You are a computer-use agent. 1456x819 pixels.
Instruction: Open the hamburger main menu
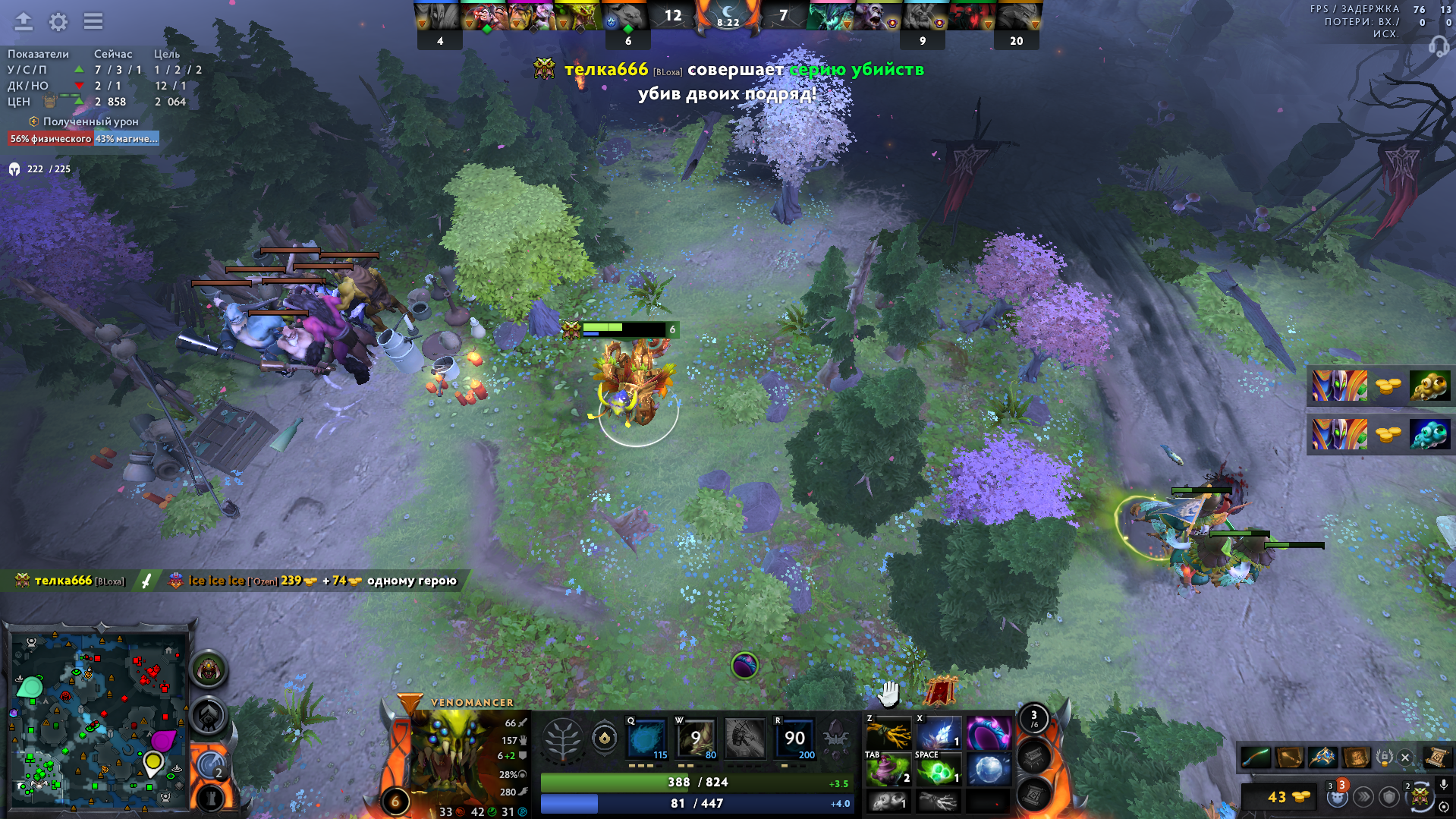tap(93, 21)
